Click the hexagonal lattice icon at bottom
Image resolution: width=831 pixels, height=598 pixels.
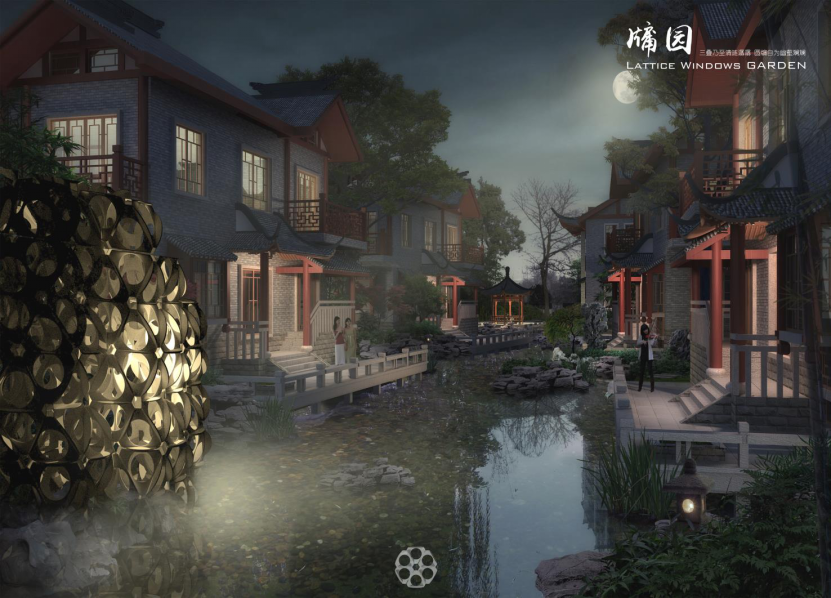point(415,566)
